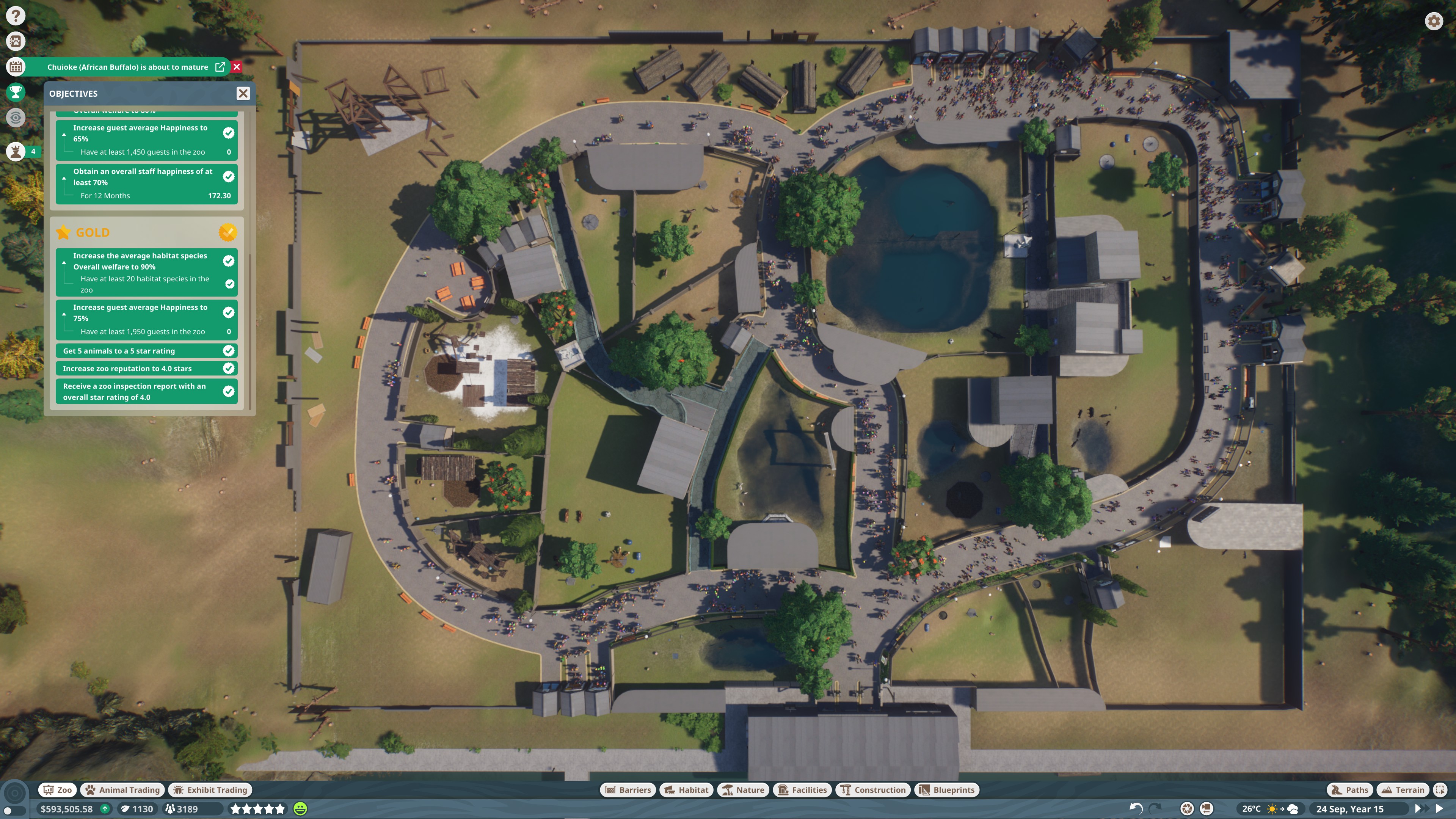1456x819 pixels.
Task: Select the trophy icon on the left sidebar
Action: tap(15, 92)
